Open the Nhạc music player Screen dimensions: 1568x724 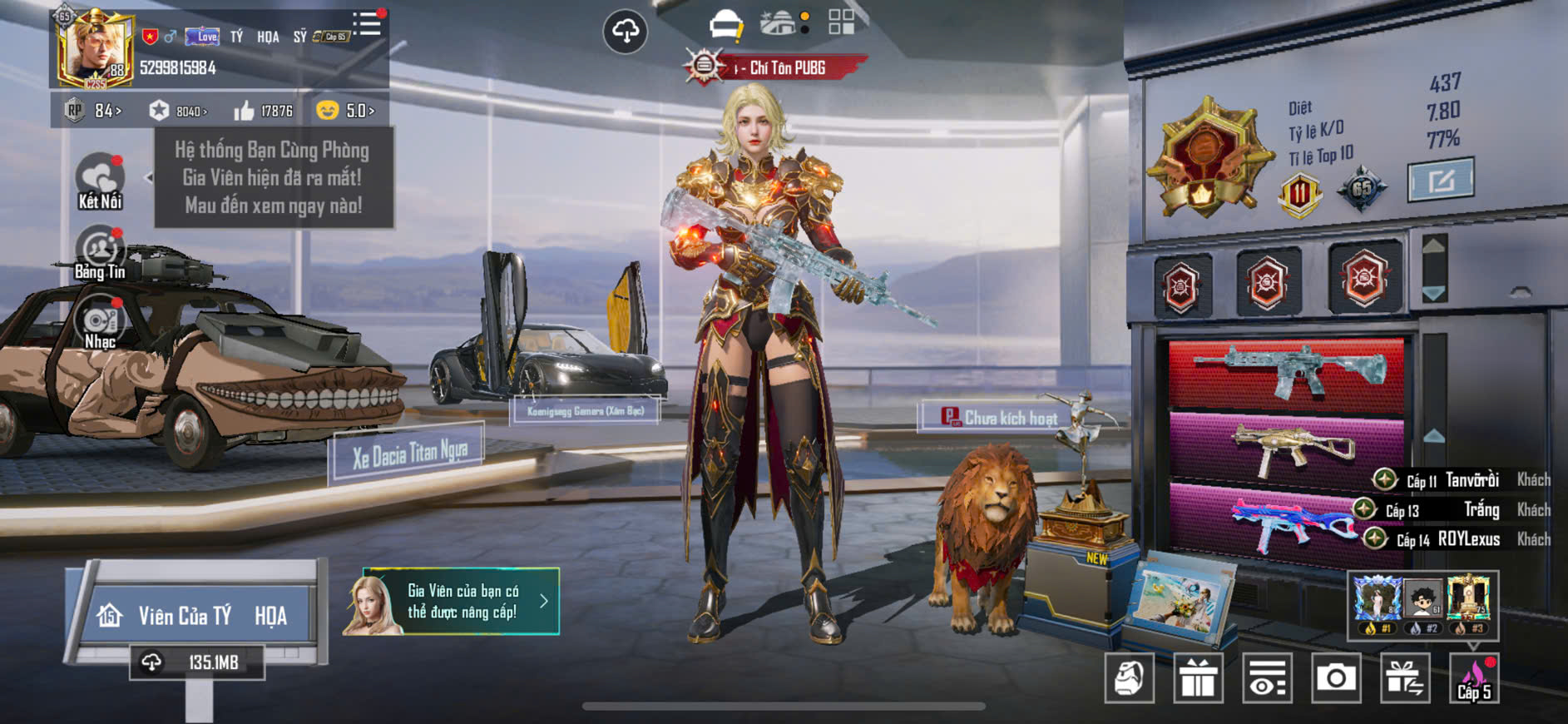pos(100,325)
